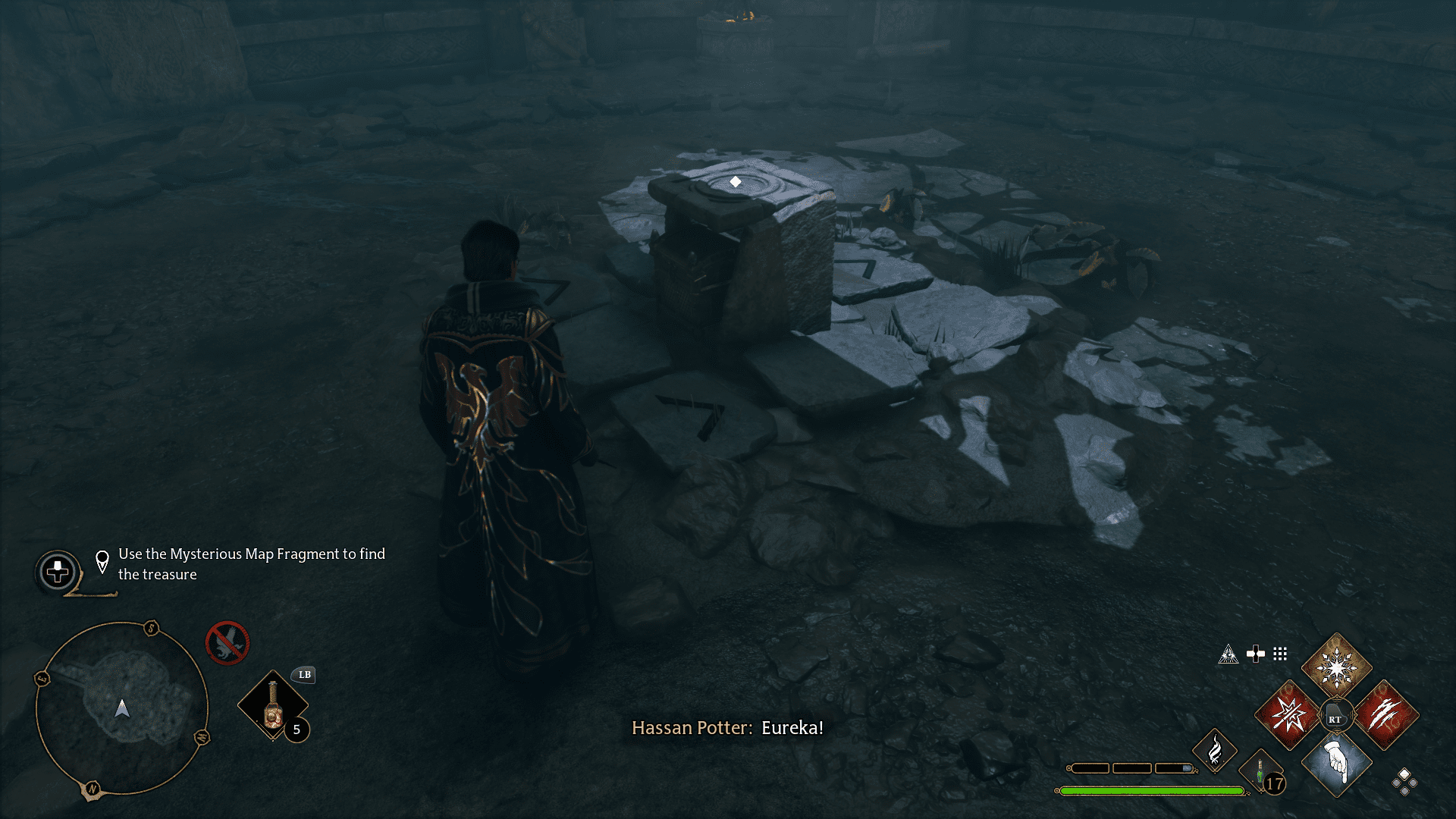Click the LB potion slot showing 5
This screenshot has height=819, width=1456.
click(273, 705)
